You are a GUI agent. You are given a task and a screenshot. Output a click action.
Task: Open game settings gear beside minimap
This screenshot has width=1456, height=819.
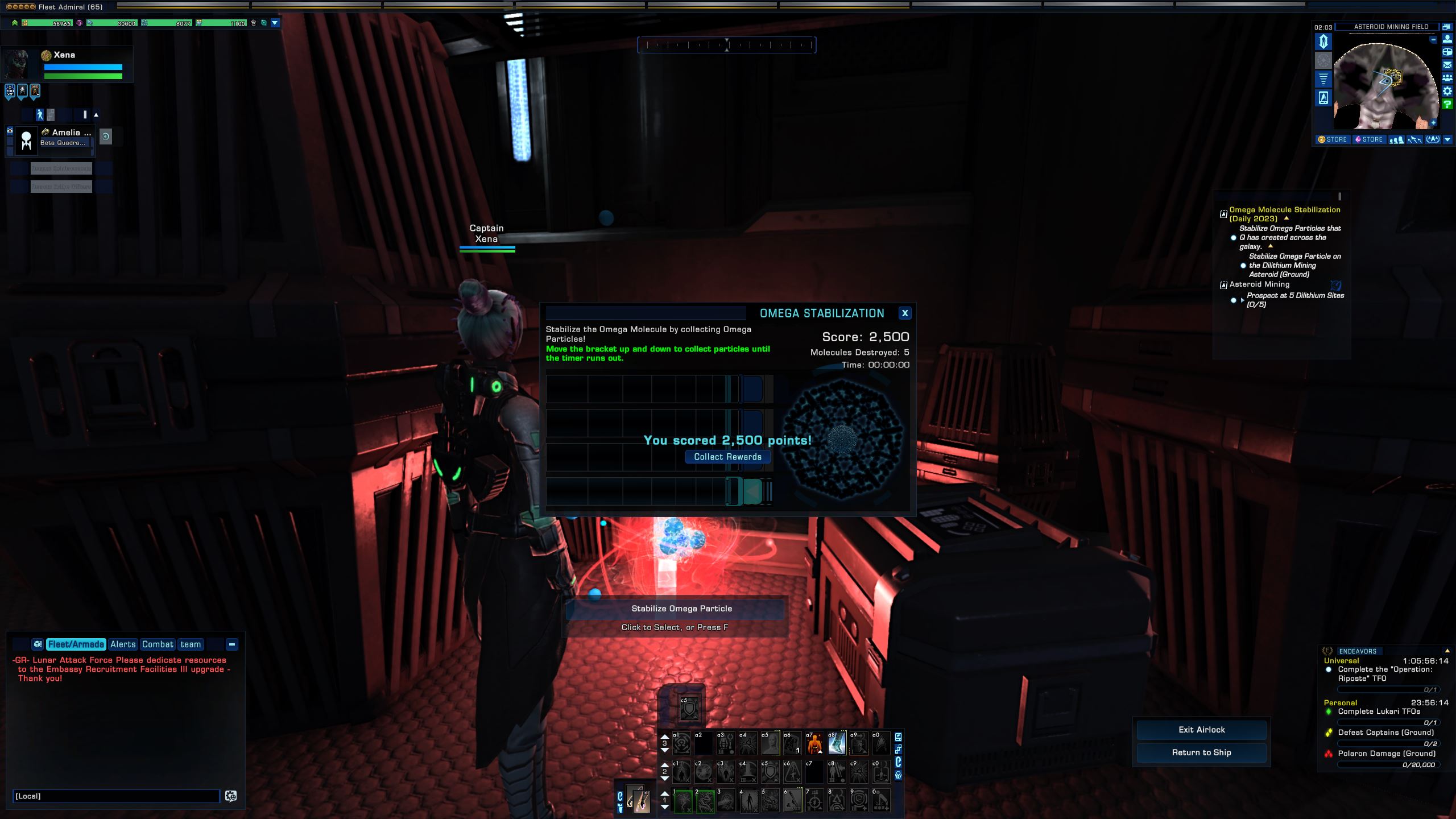click(1447, 91)
